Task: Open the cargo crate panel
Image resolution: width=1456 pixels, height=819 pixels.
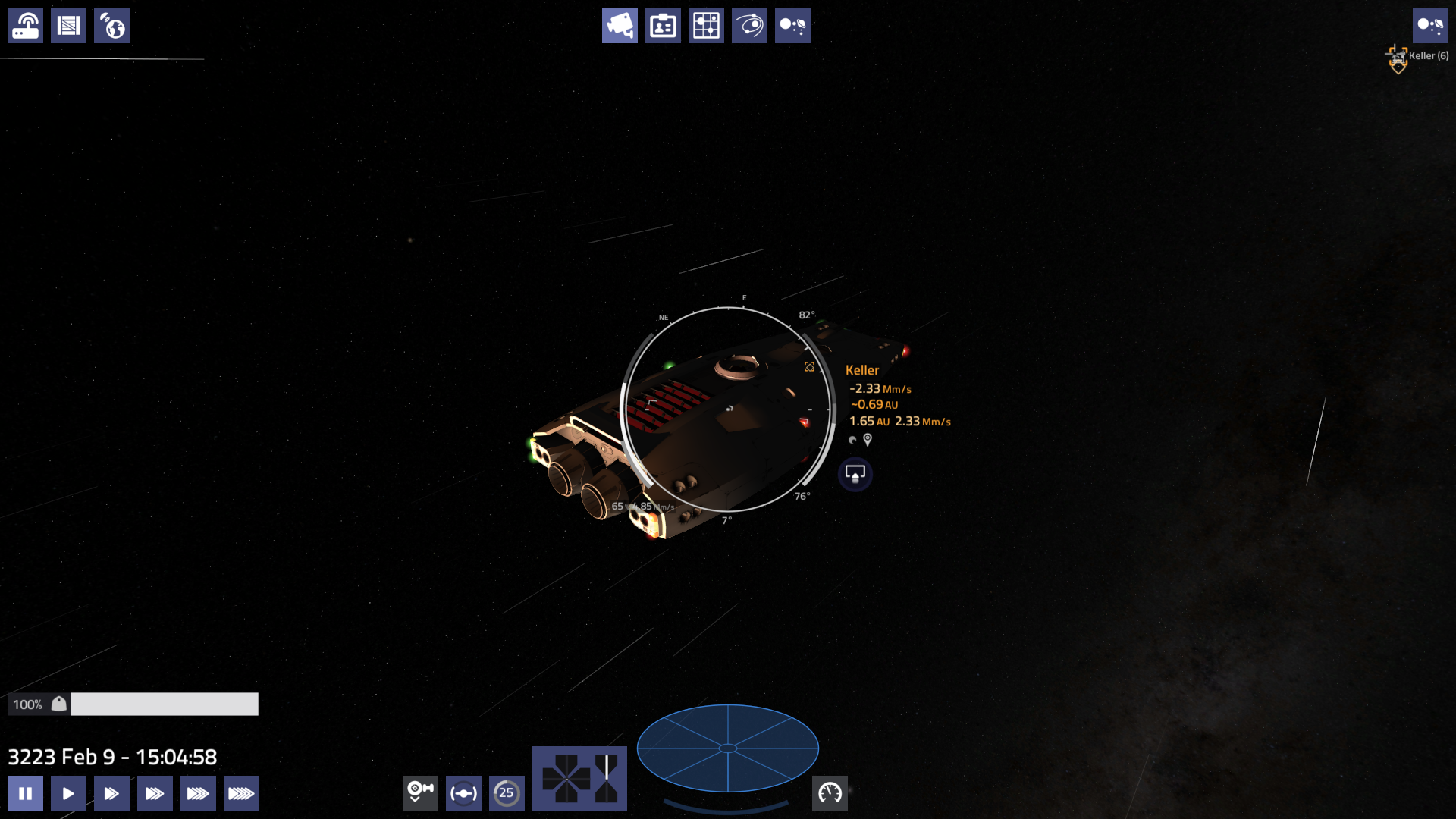Action: [68, 25]
